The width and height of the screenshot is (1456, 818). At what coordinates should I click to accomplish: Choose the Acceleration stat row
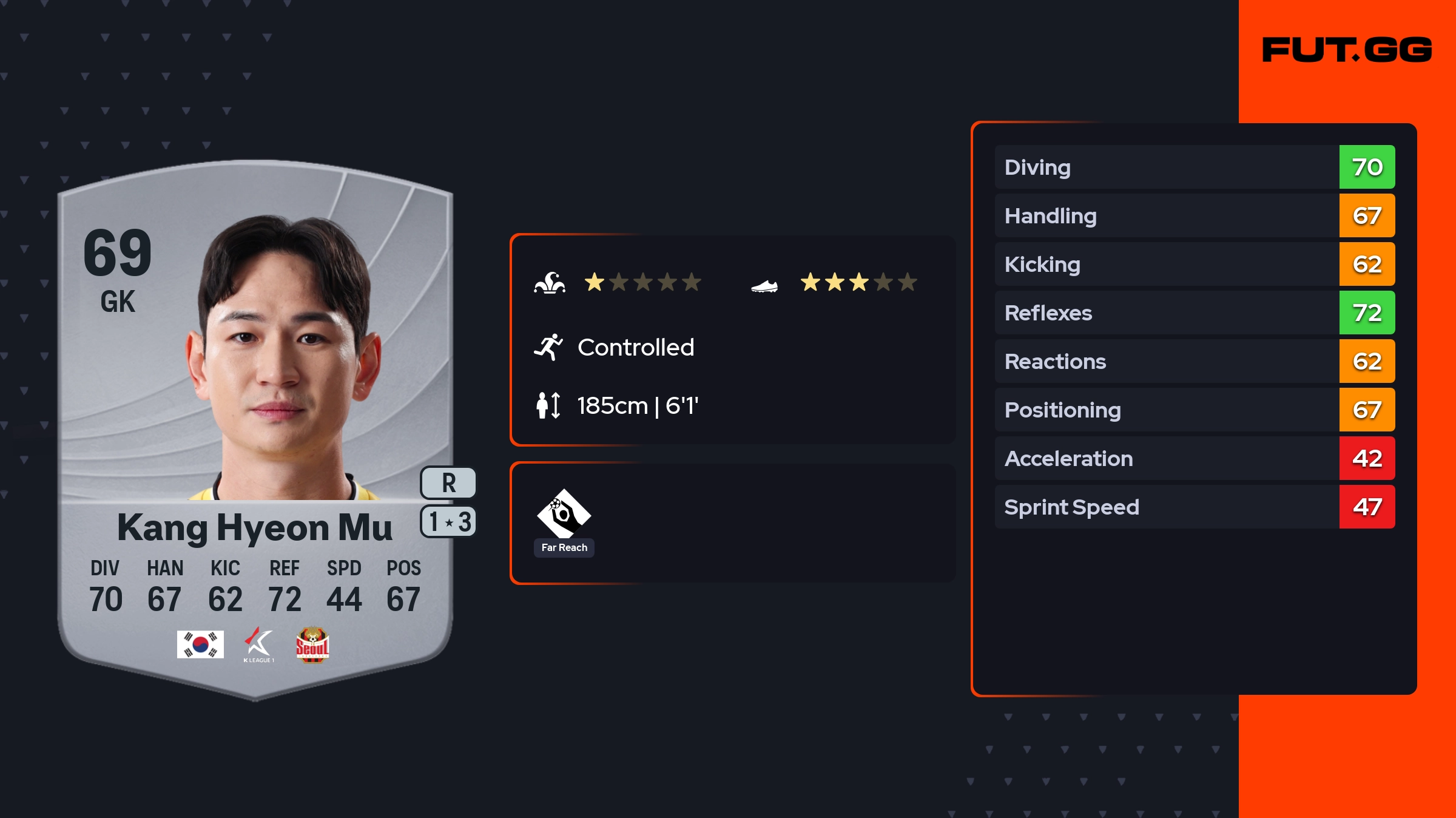pyautogui.click(x=1194, y=458)
